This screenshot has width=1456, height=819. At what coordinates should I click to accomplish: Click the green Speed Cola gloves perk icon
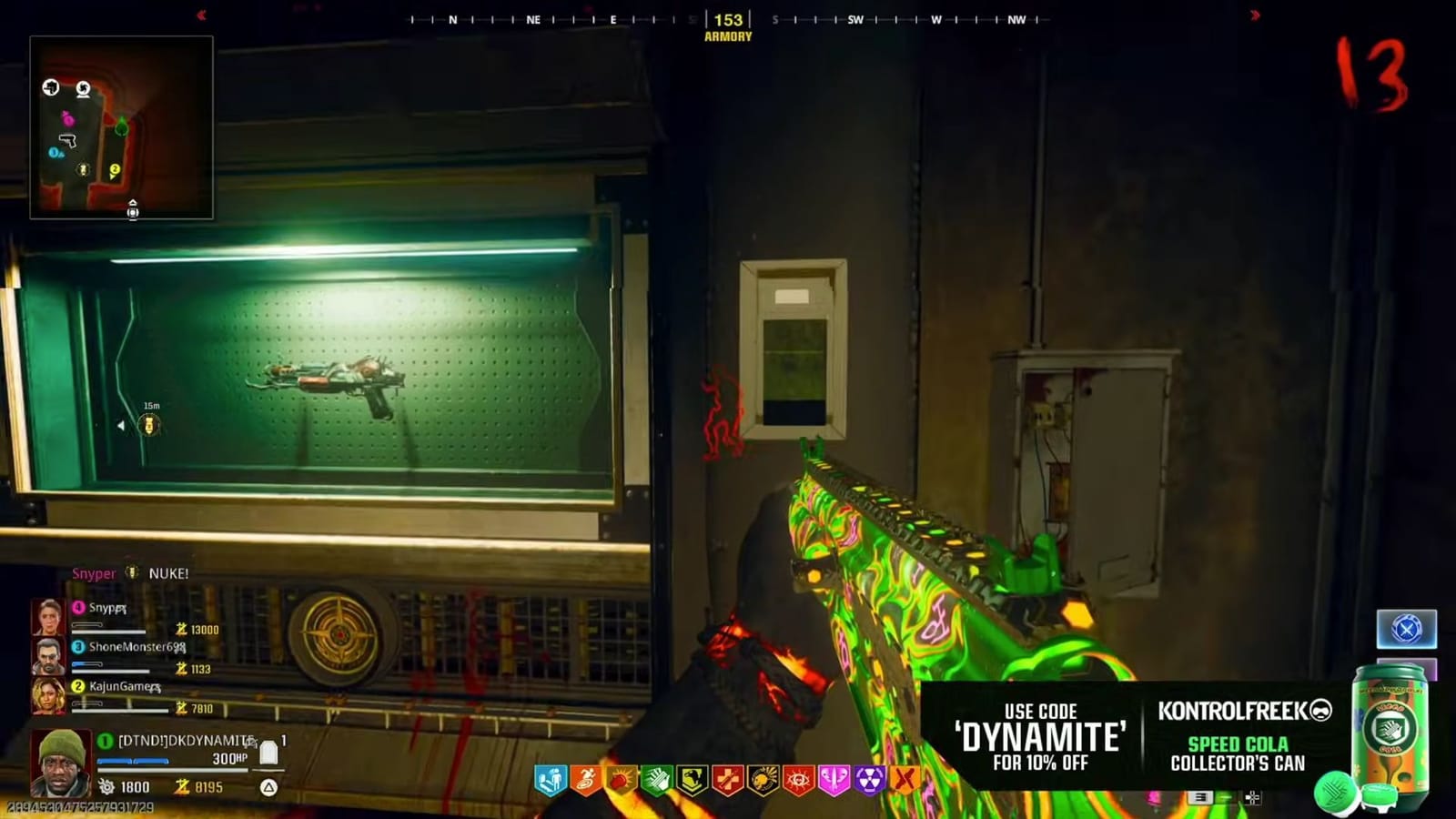(x=657, y=779)
